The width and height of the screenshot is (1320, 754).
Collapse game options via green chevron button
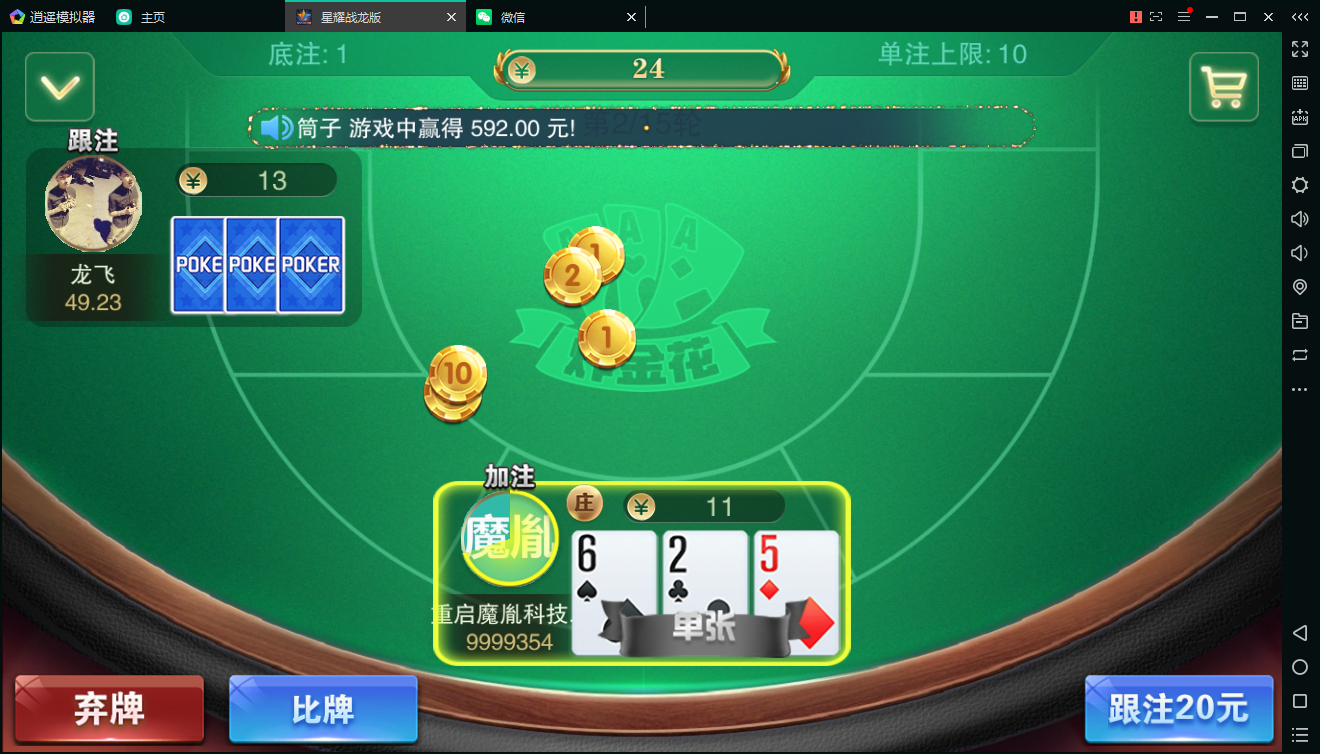tap(59, 86)
